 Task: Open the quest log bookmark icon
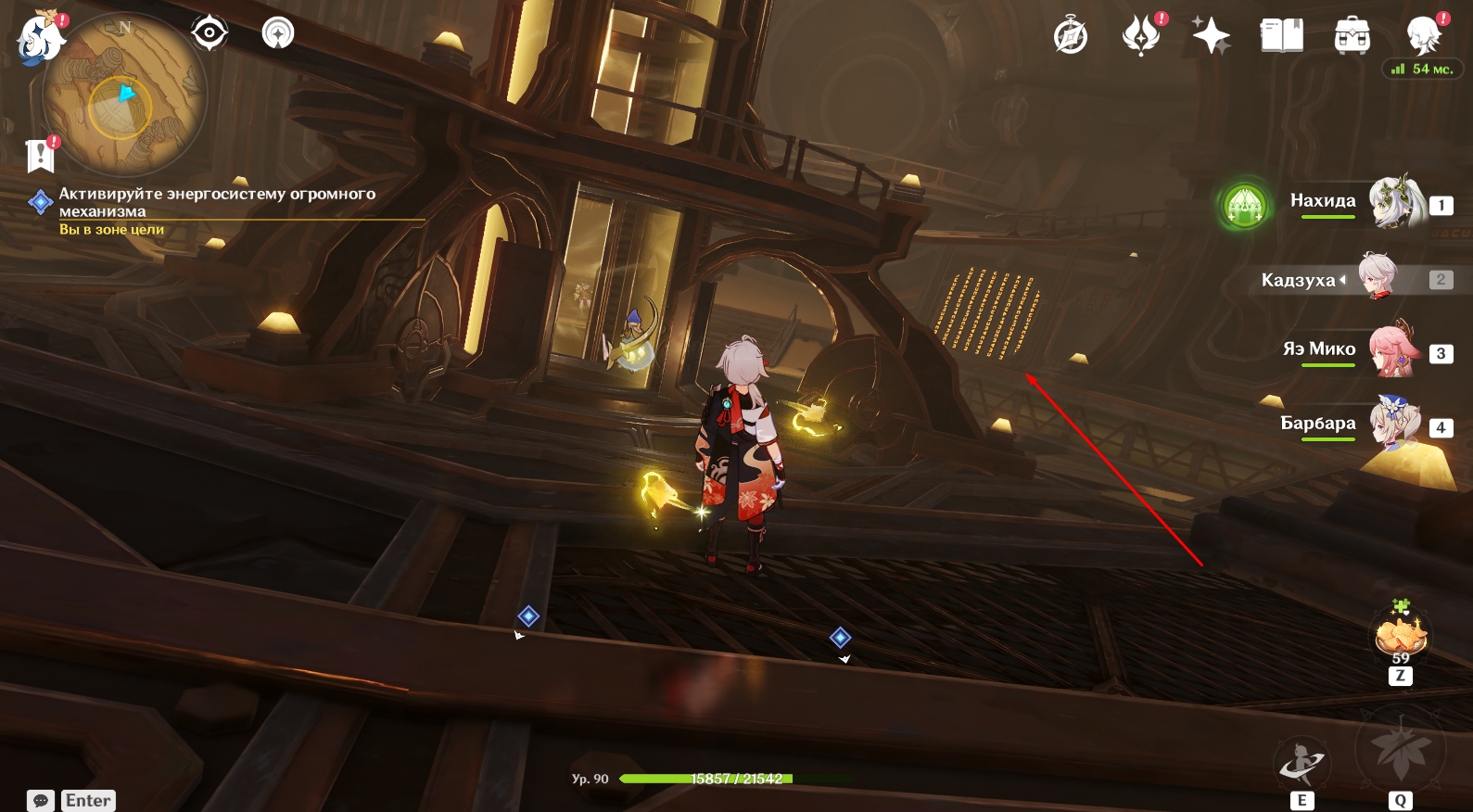tap(41, 156)
